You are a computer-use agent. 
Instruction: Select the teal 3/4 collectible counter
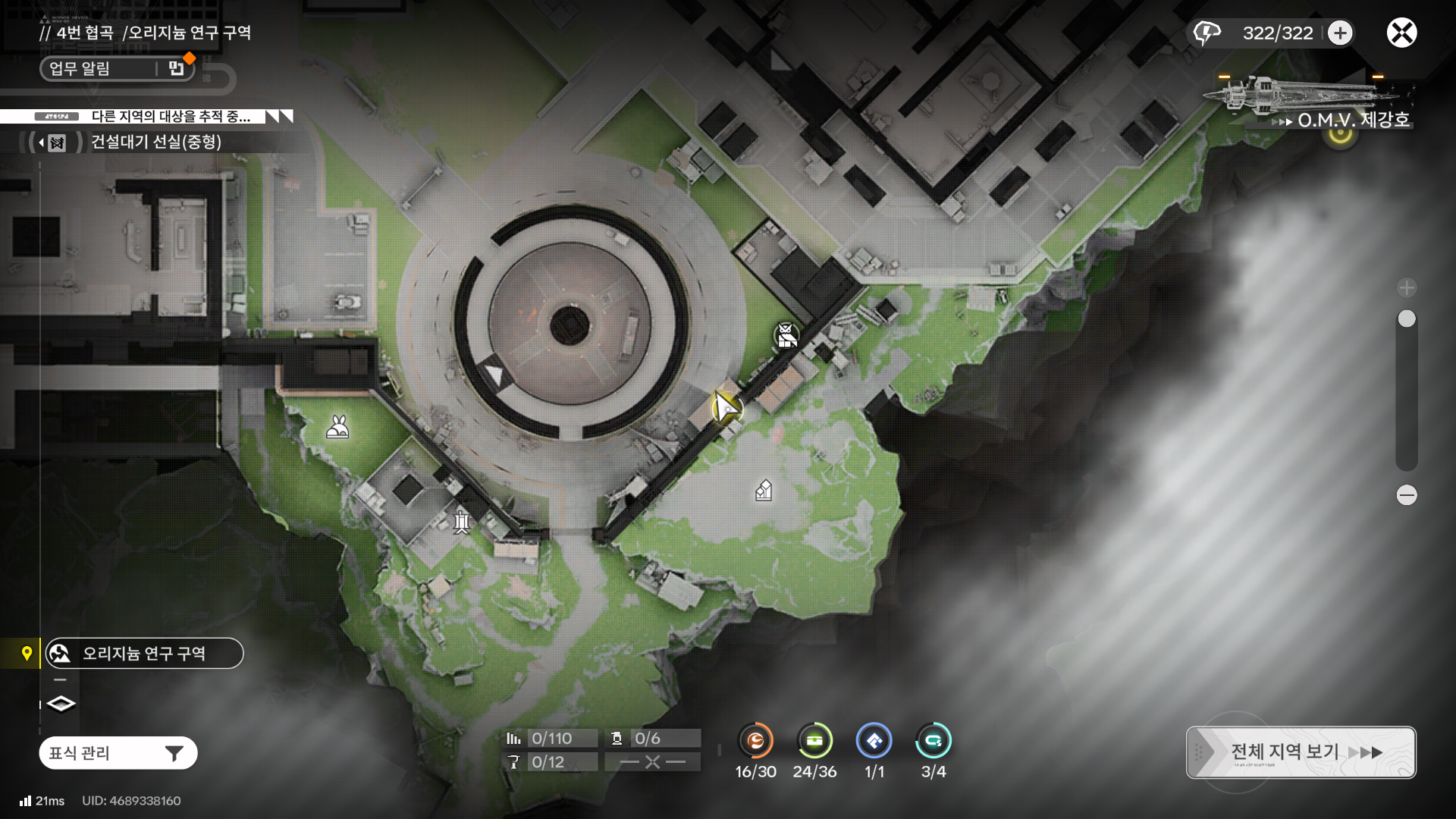[x=933, y=741]
